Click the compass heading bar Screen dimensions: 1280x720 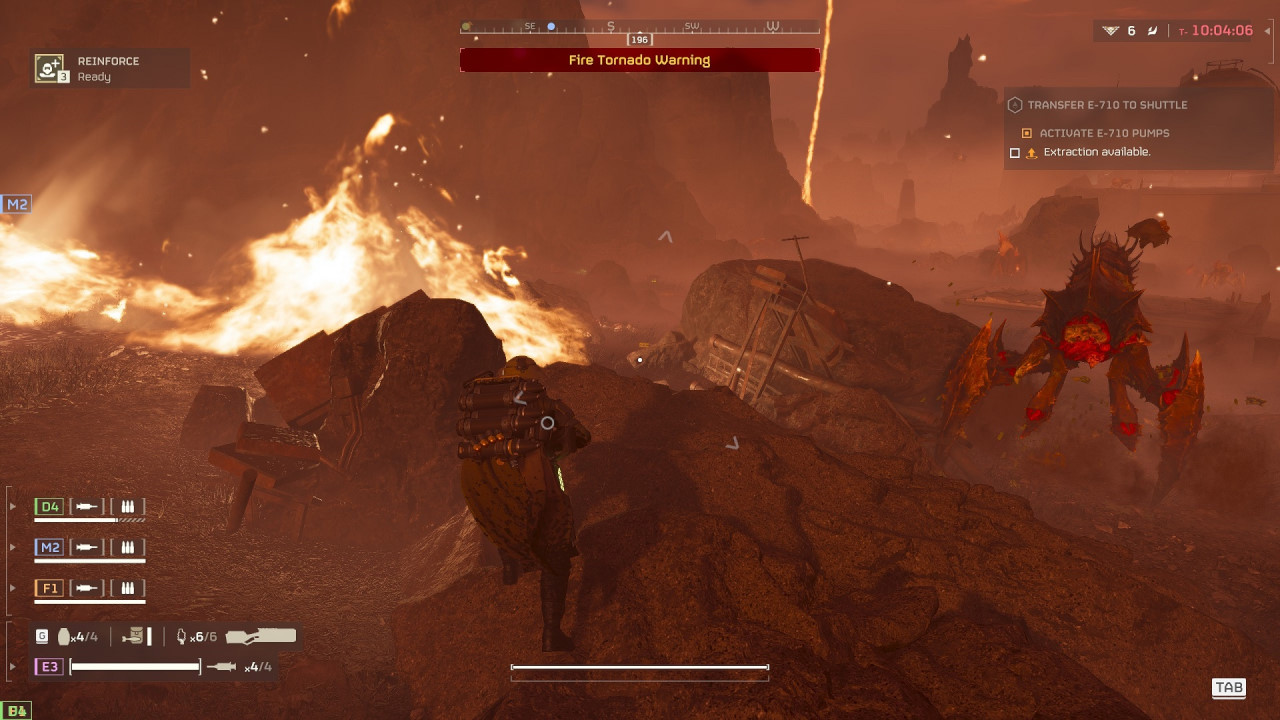pos(639,27)
